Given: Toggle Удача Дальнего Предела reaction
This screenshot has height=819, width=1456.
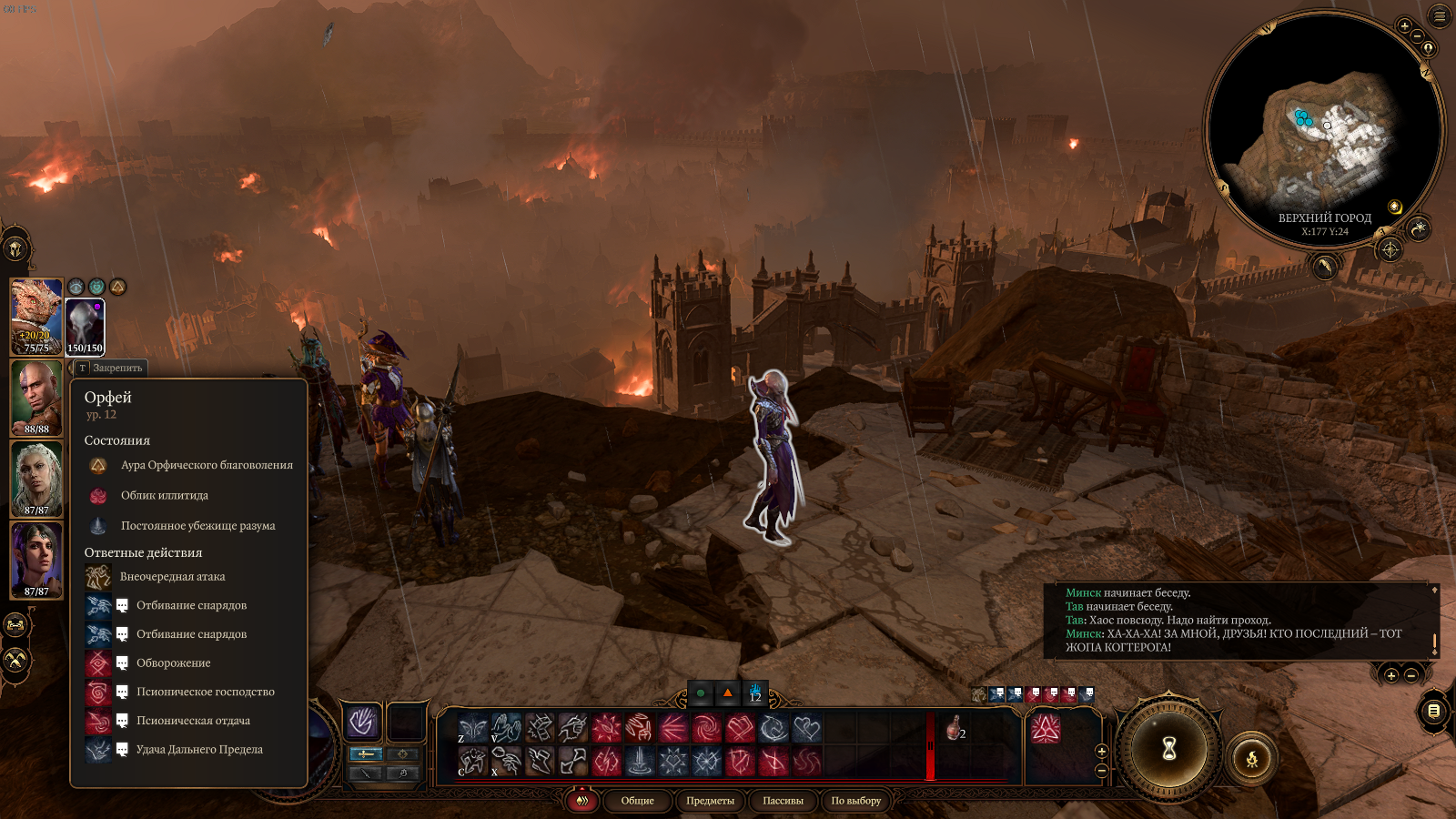Looking at the screenshot, I should (122, 749).
